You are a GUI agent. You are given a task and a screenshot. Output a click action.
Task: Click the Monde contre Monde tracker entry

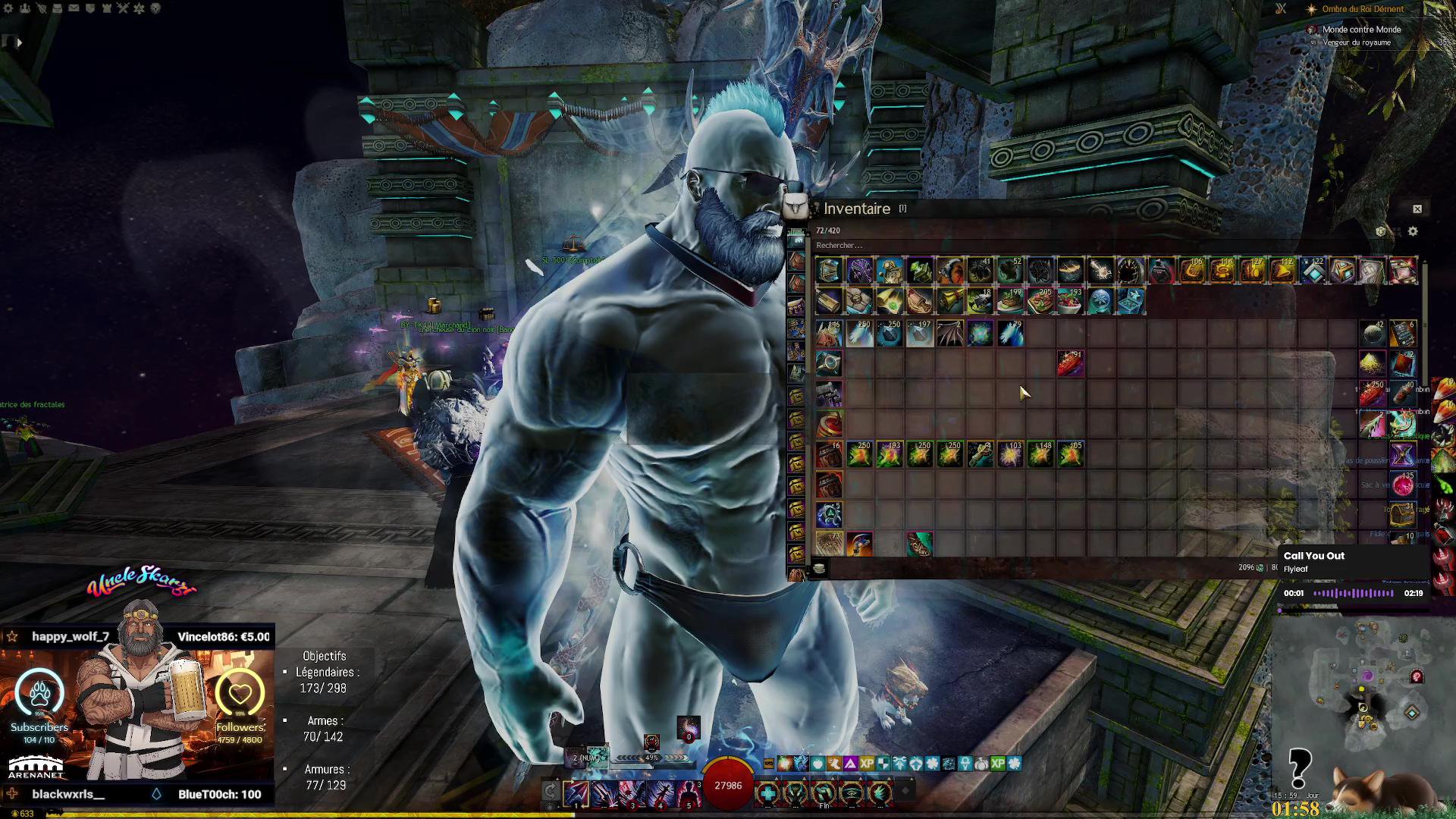click(x=1361, y=30)
